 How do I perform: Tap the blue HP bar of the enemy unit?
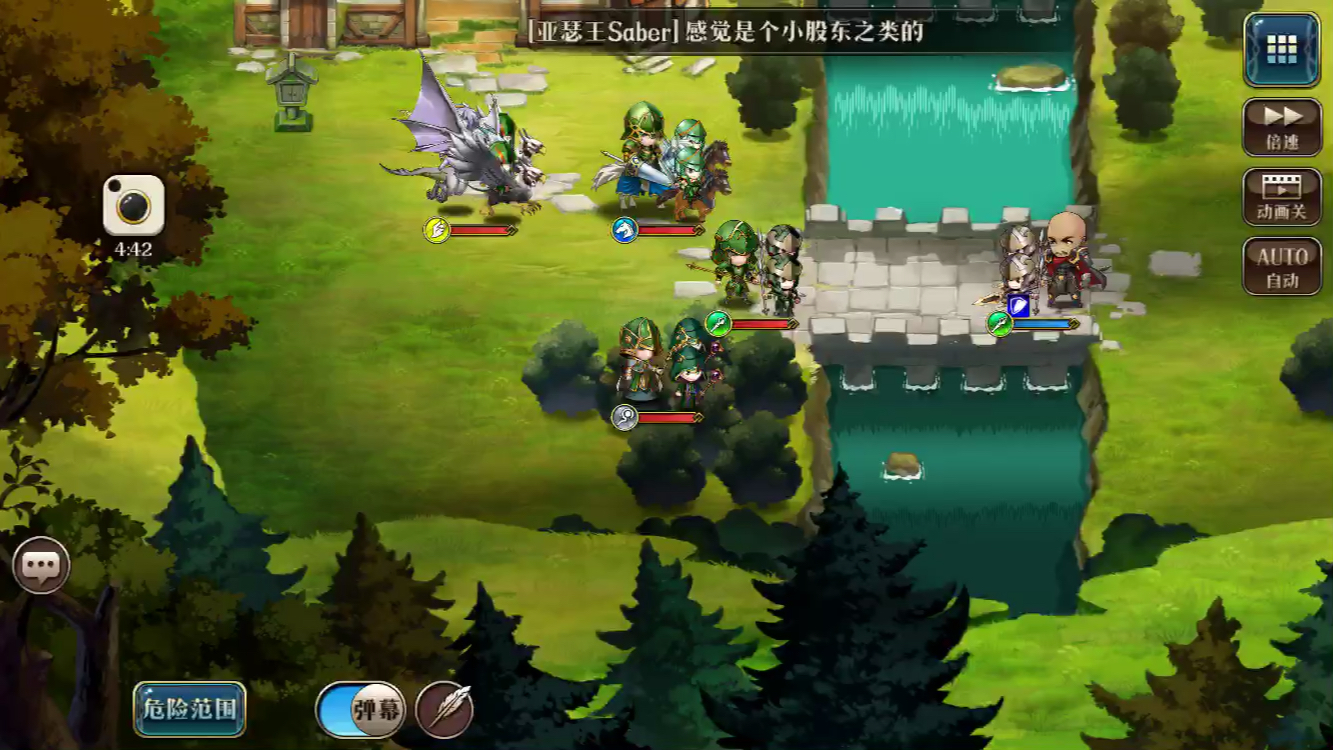(x=1040, y=321)
